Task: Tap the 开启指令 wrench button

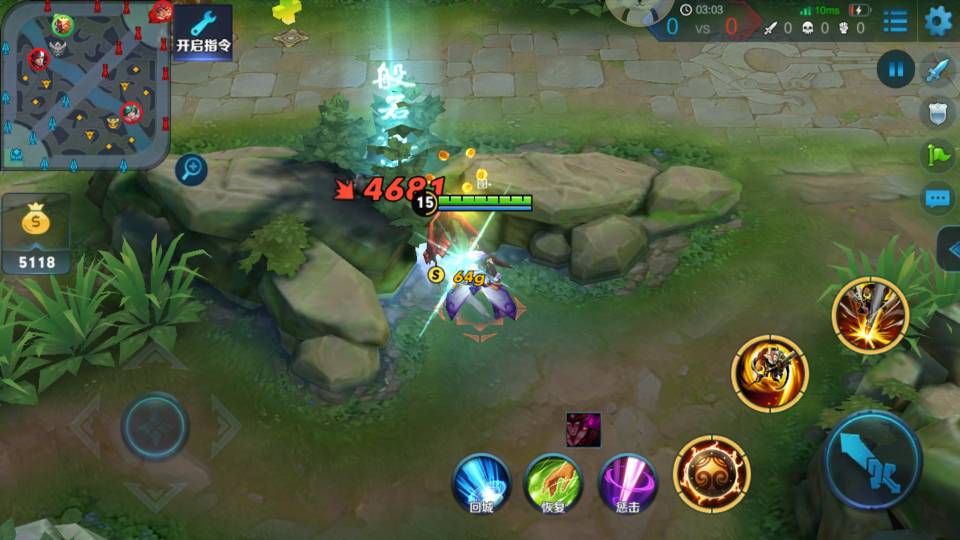Action: click(x=203, y=31)
